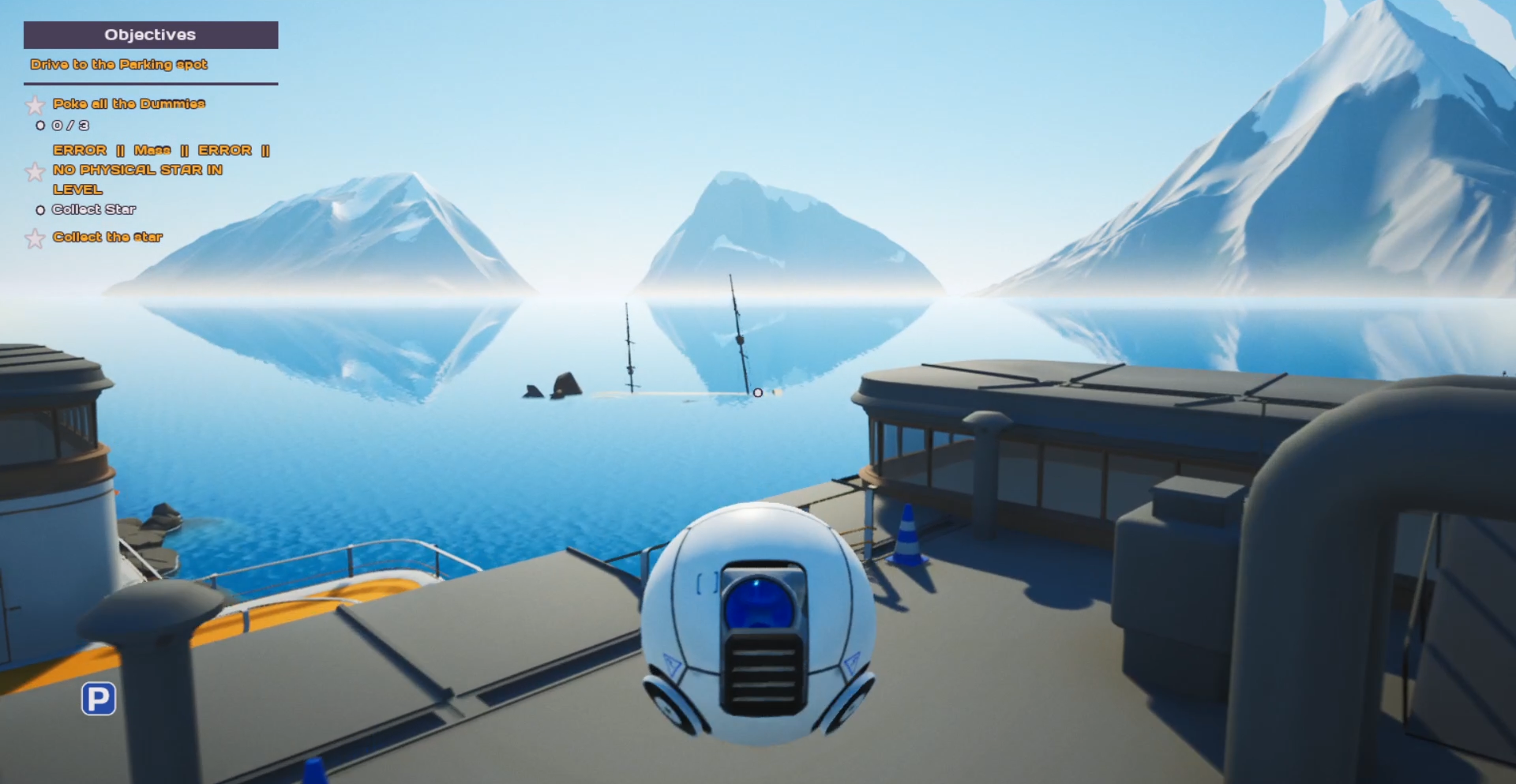Click the star icon beside Collect the star
This screenshot has height=784, width=1516.
pos(35,238)
